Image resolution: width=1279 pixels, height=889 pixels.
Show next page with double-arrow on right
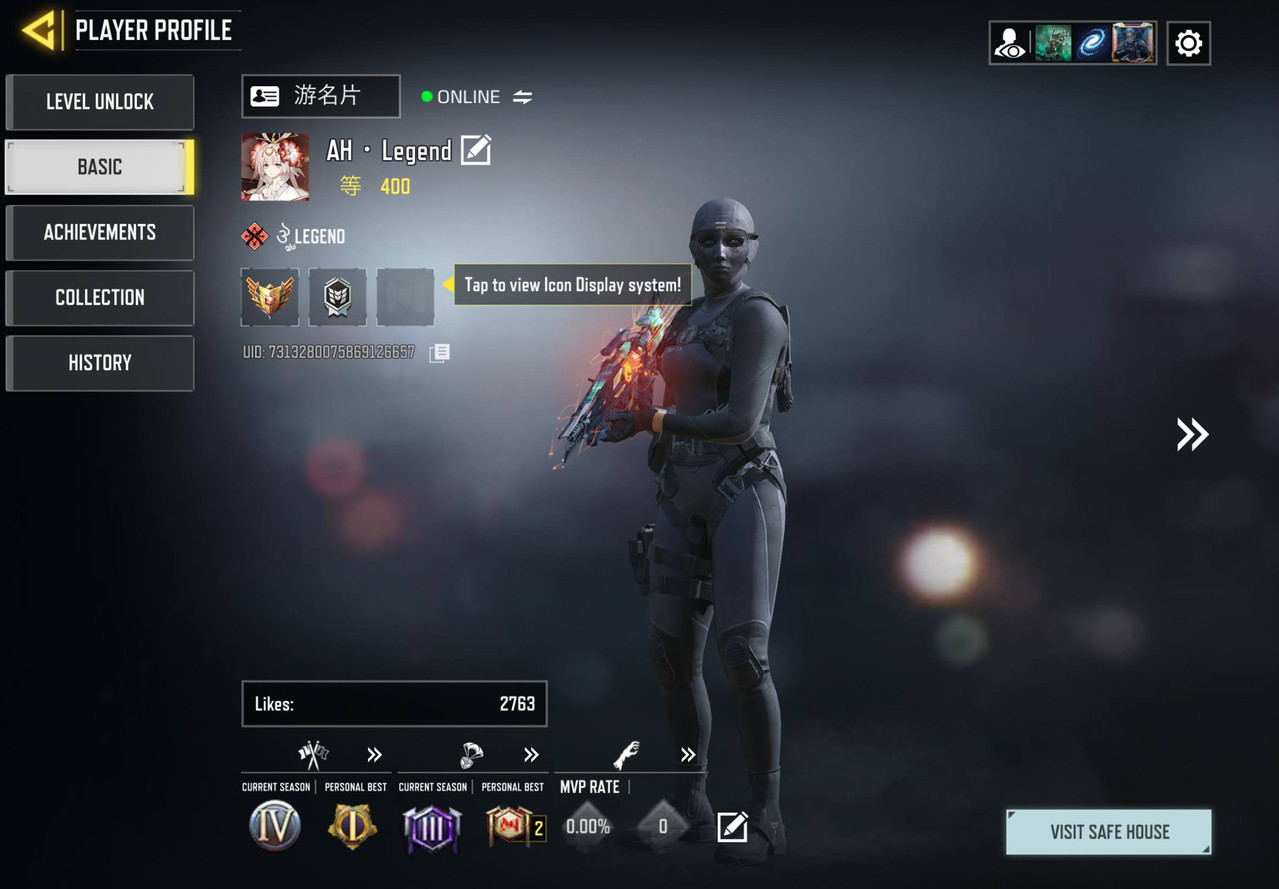1192,434
